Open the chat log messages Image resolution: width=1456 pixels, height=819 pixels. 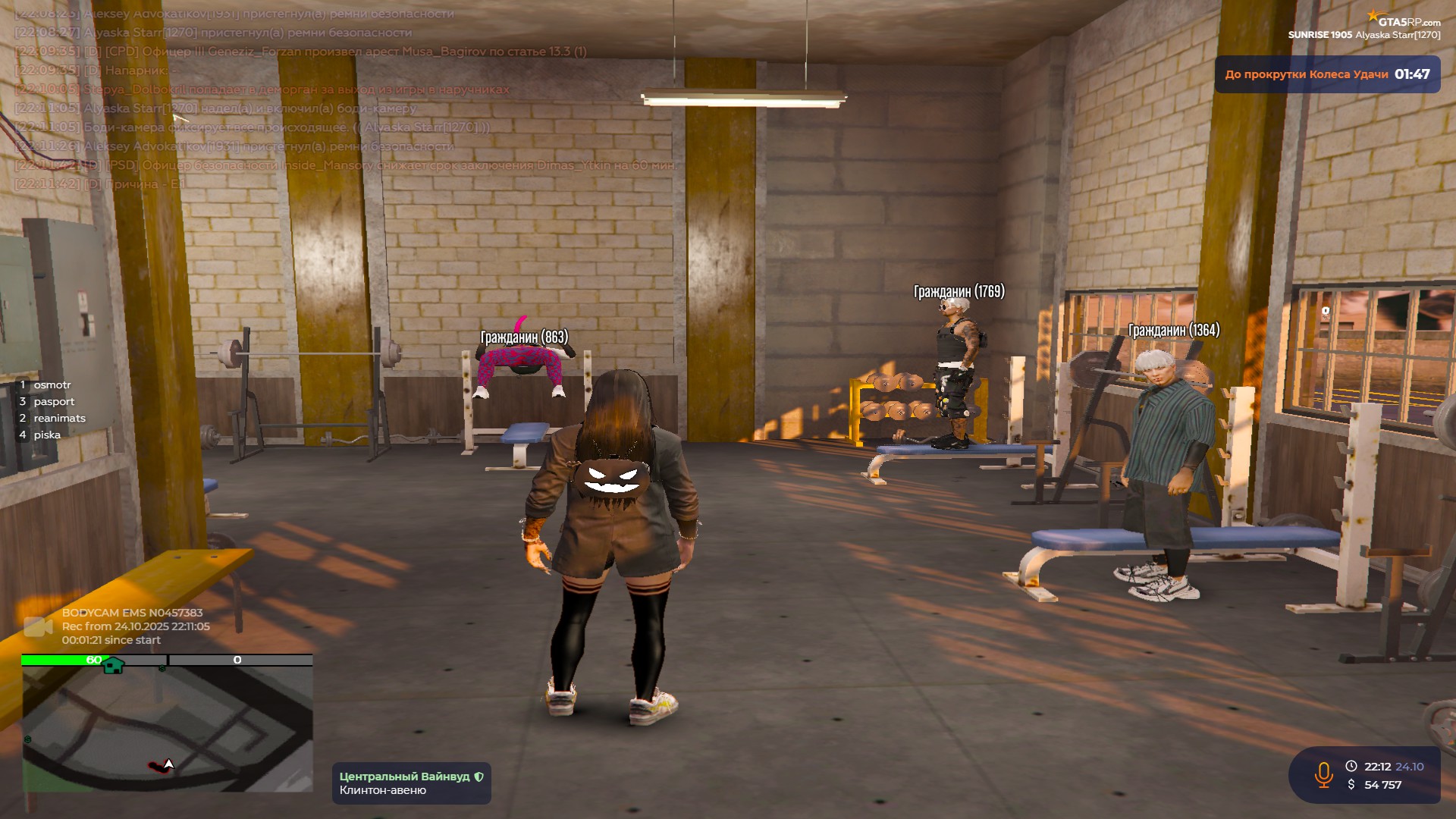tap(341, 99)
